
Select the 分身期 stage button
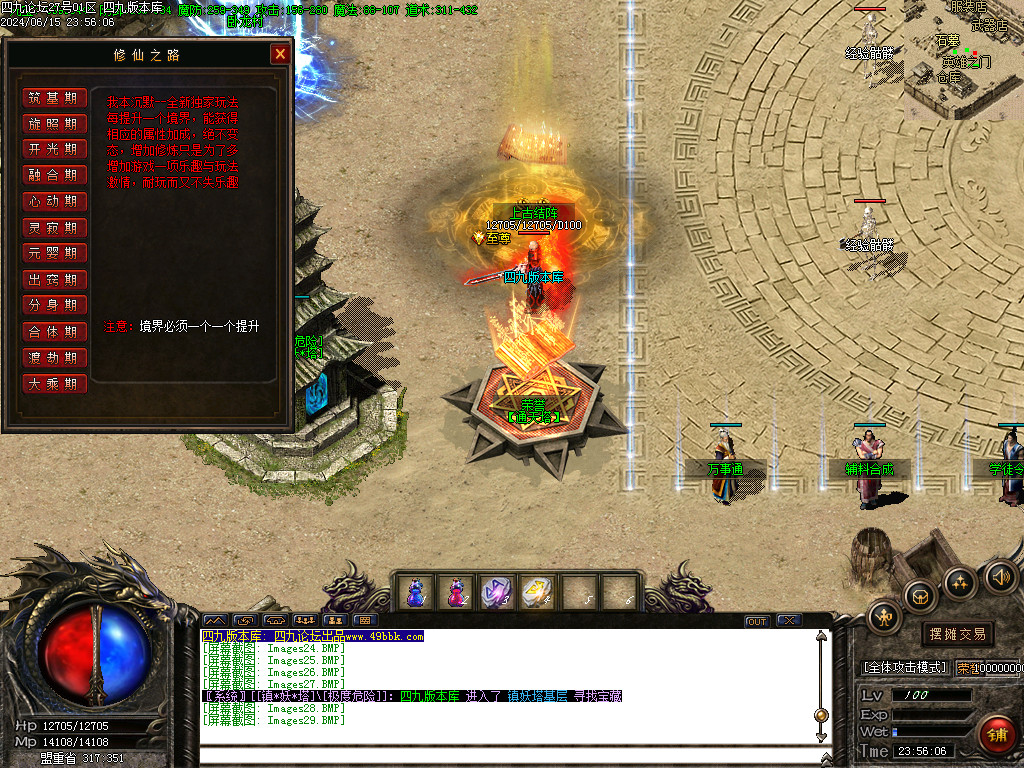[x=54, y=305]
